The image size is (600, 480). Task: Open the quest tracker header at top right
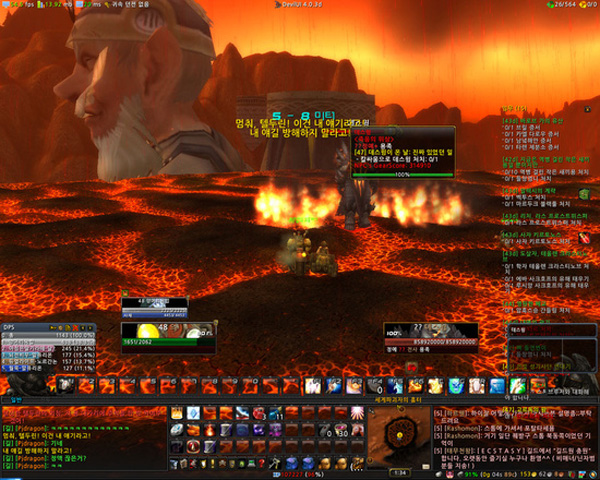(517, 108)
